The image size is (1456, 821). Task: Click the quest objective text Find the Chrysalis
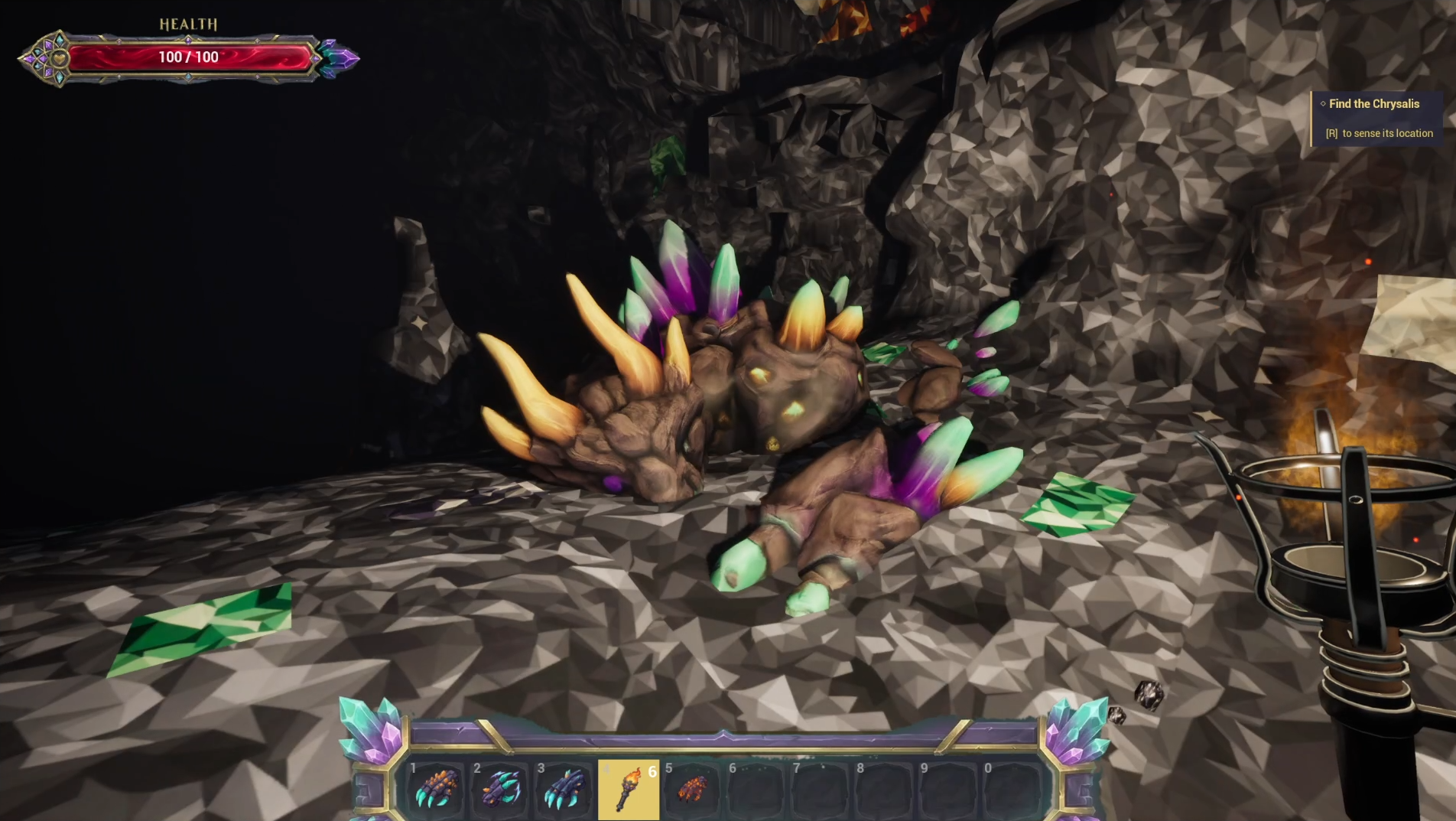(x=1373, y=104)
